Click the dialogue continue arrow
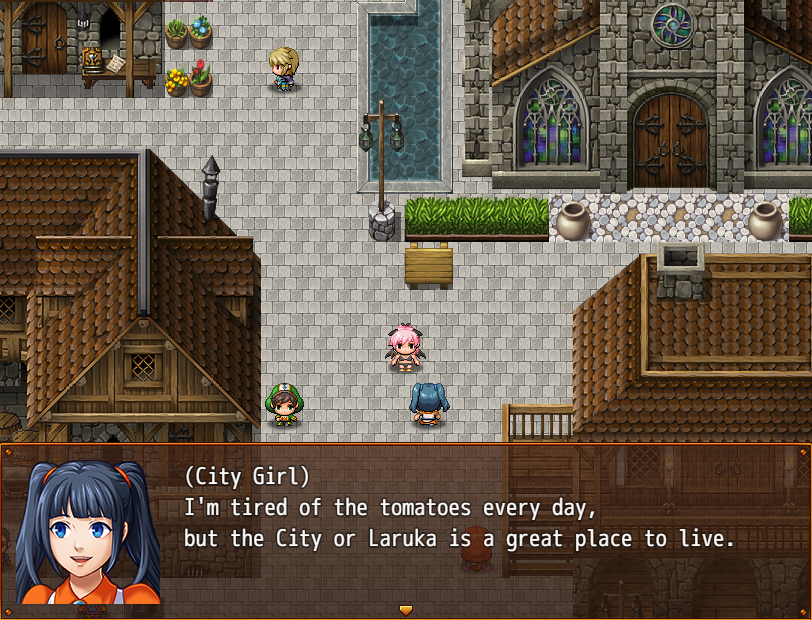This screenshot has width=812, height=620. pos(405,609)
